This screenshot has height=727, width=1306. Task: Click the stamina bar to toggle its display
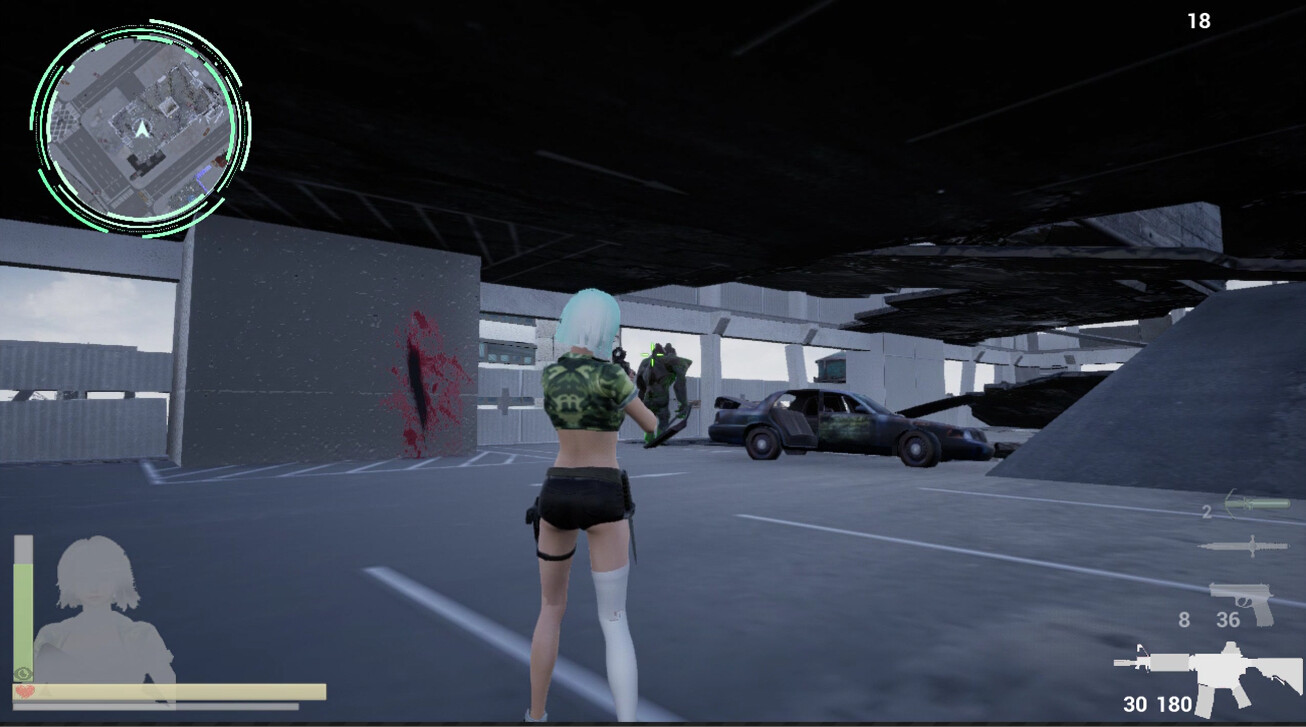click(x=22, y=611)
